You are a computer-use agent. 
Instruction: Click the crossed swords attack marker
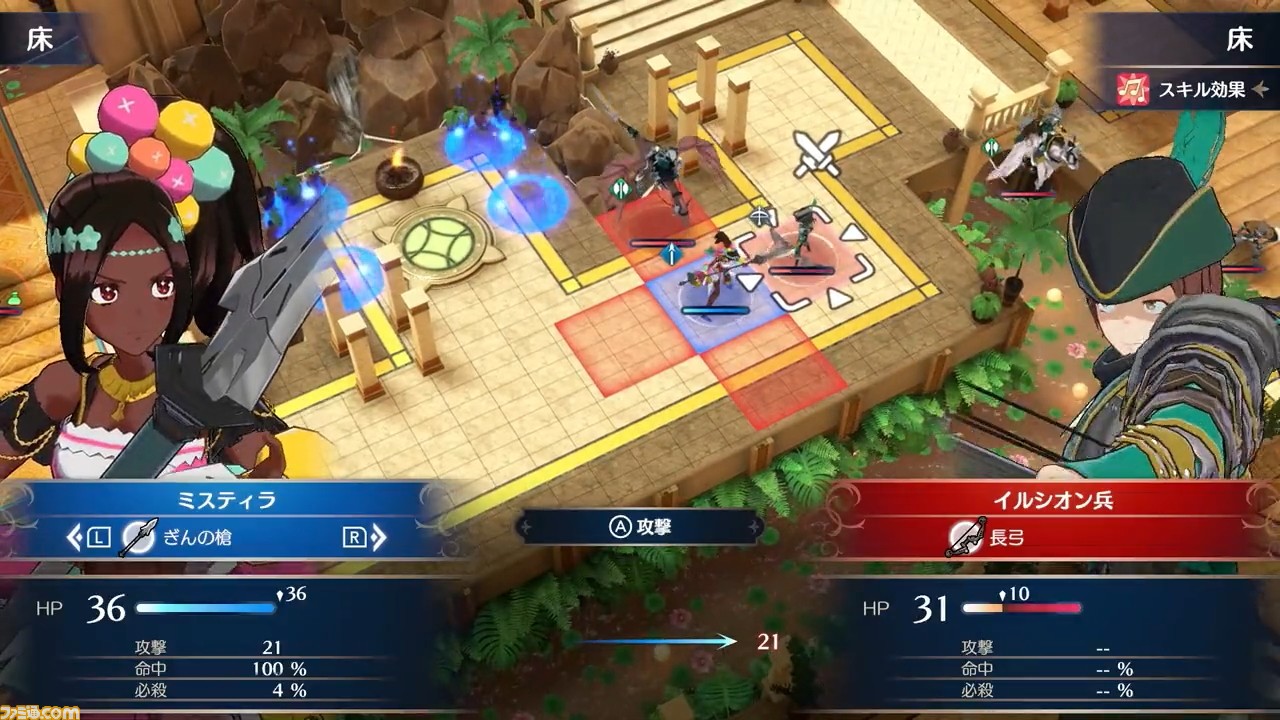pos(818,152)
